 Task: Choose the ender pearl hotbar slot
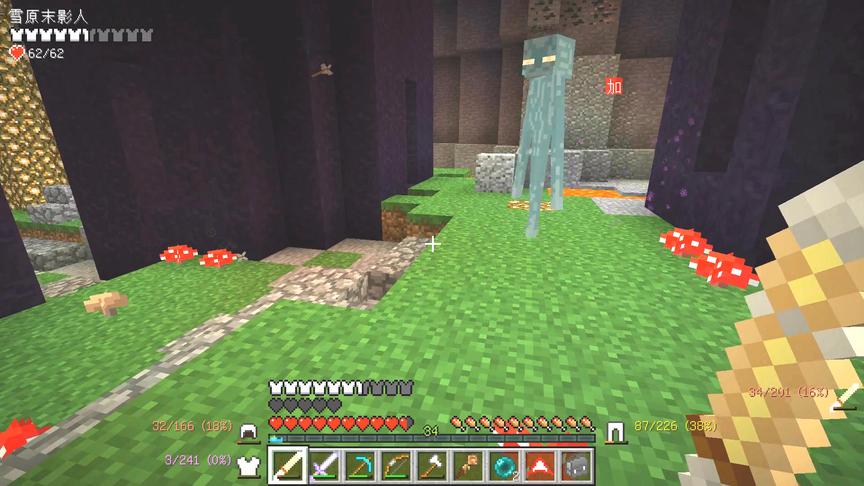coord(504,465)
